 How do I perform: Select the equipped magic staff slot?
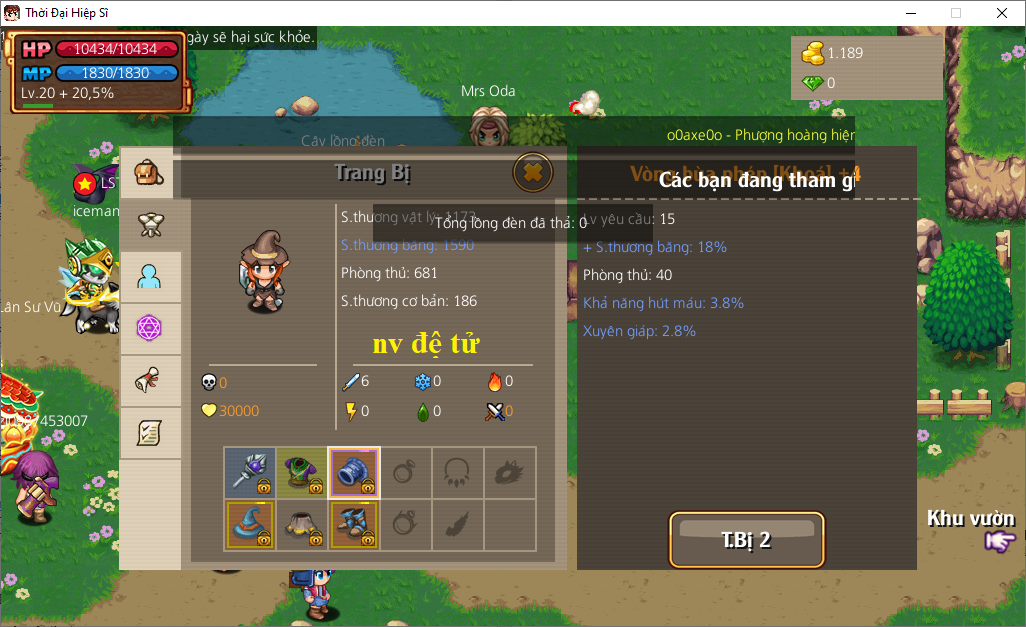click(250, 472)
